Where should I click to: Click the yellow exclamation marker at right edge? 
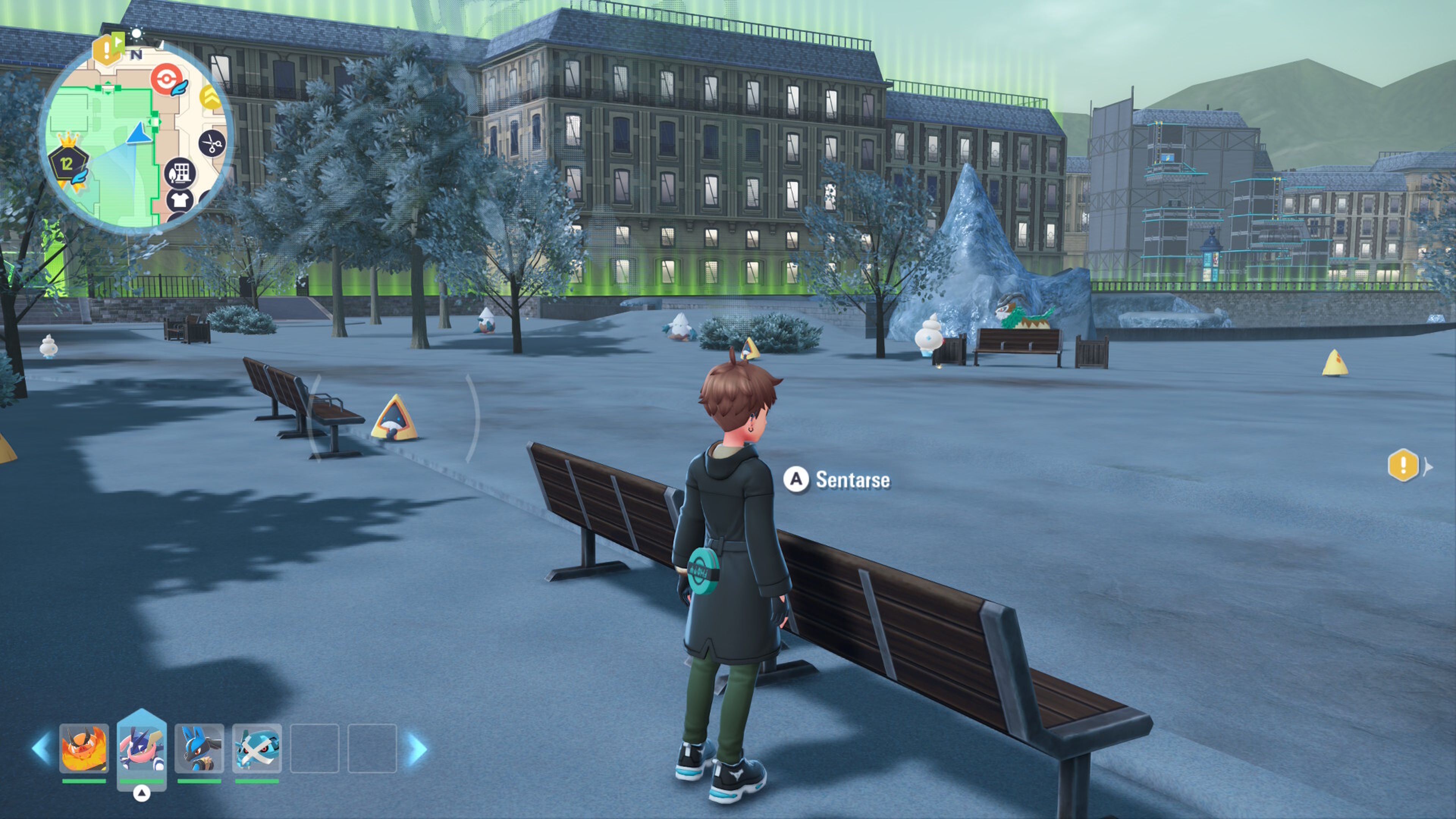click(x=1403, y=465)
